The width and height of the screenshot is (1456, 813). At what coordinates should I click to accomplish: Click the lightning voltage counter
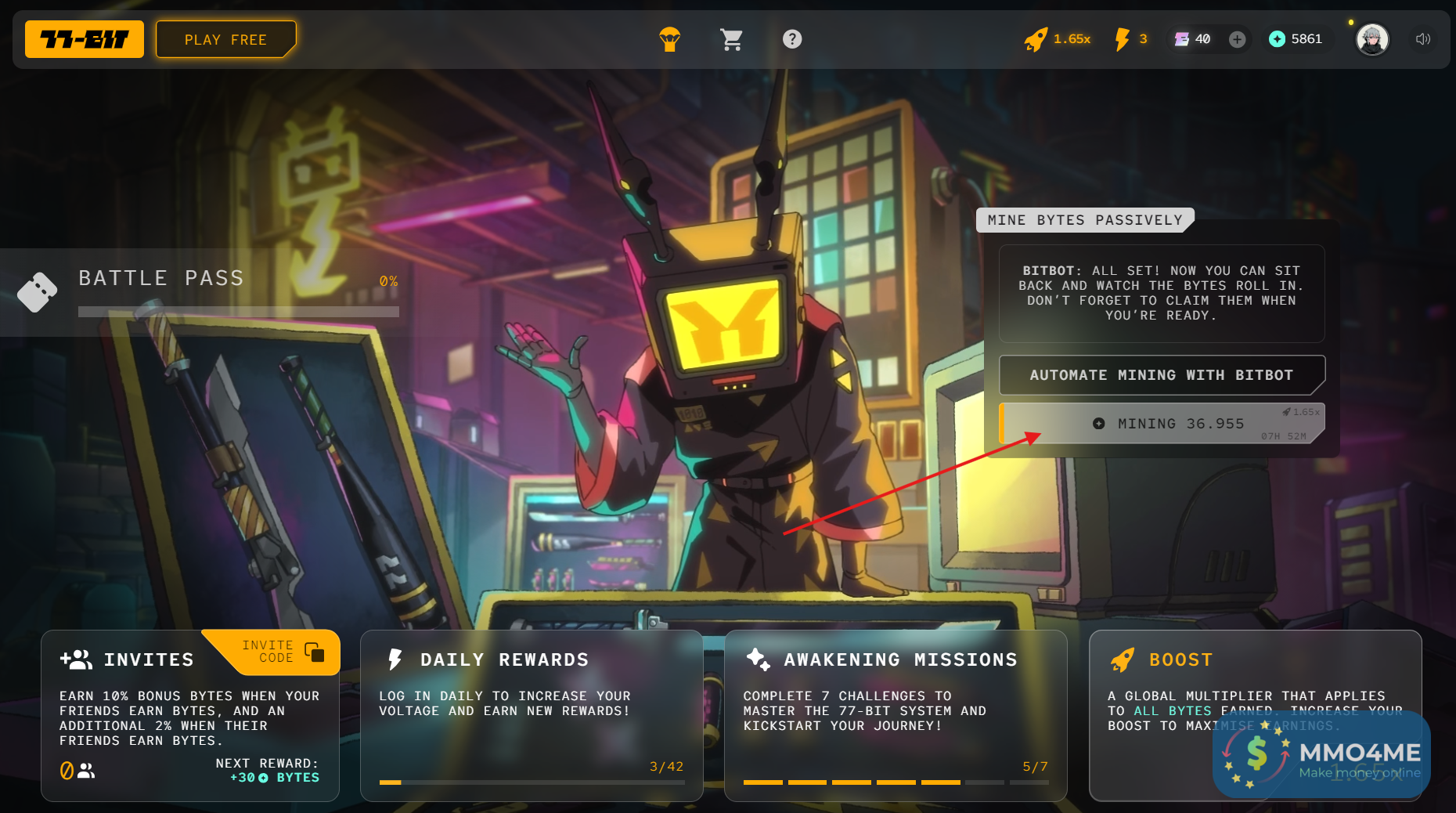coord(1131,39)
